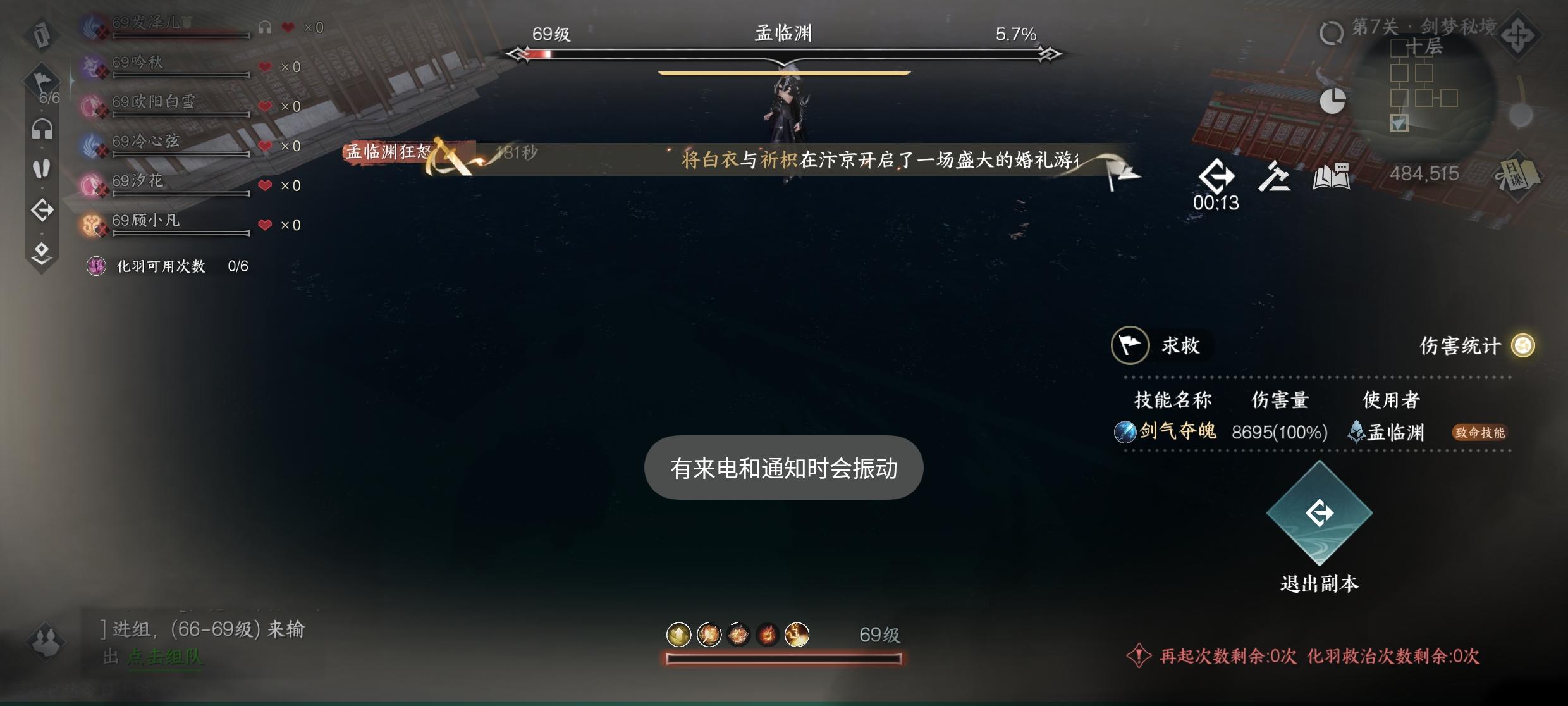Toggle the headphone voice chat icon
Image resolution: width=1568 pixels, height=706 pixels.
[x=42, y=128]
